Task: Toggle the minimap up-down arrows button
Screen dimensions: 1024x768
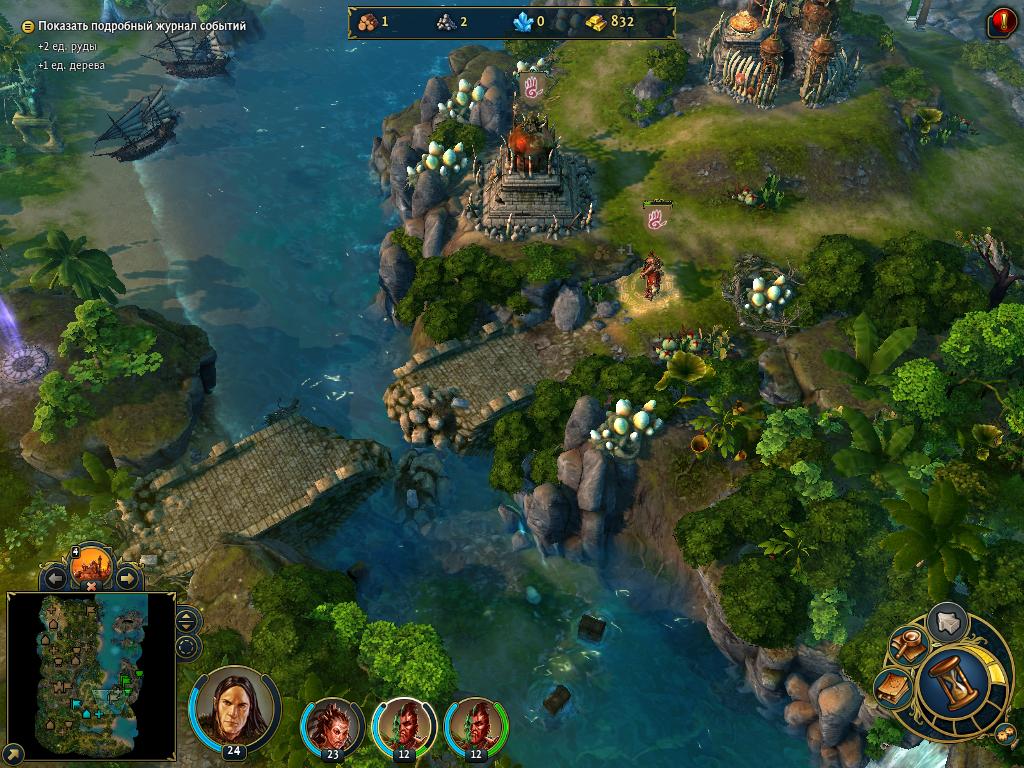Action: pyautogui.click(x=187, y=621)
